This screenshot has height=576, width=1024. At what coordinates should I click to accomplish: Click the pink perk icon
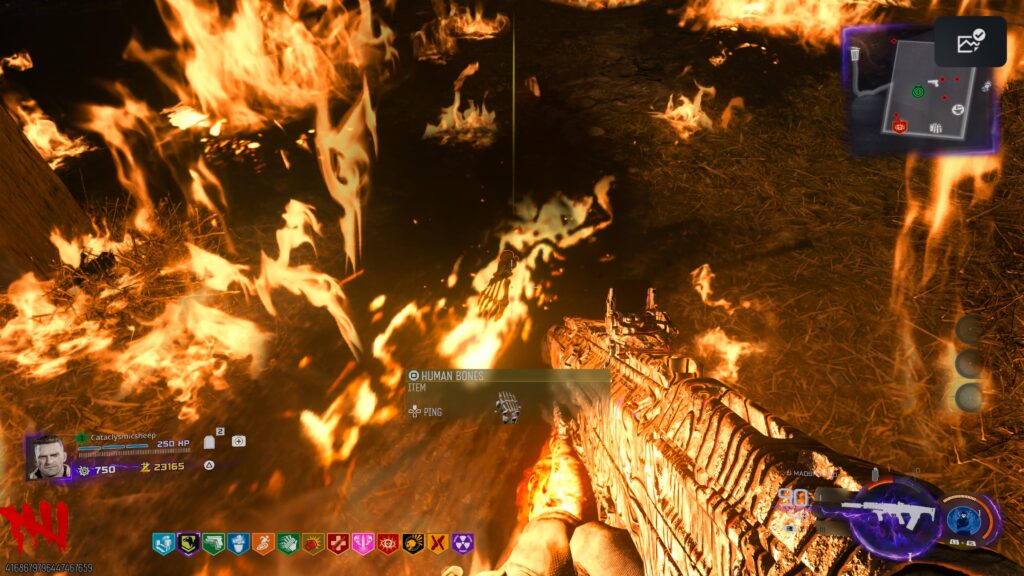pyautogui.click(x=362, y=544)
